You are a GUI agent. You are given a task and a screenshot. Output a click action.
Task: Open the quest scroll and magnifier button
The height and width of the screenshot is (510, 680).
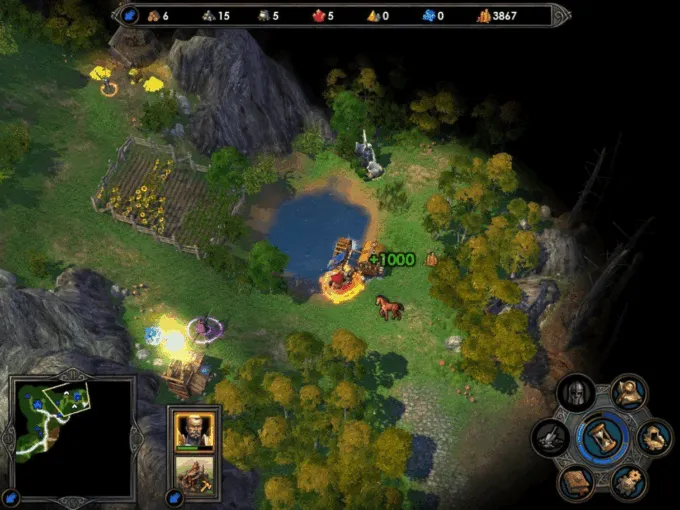tap(629, 392)
